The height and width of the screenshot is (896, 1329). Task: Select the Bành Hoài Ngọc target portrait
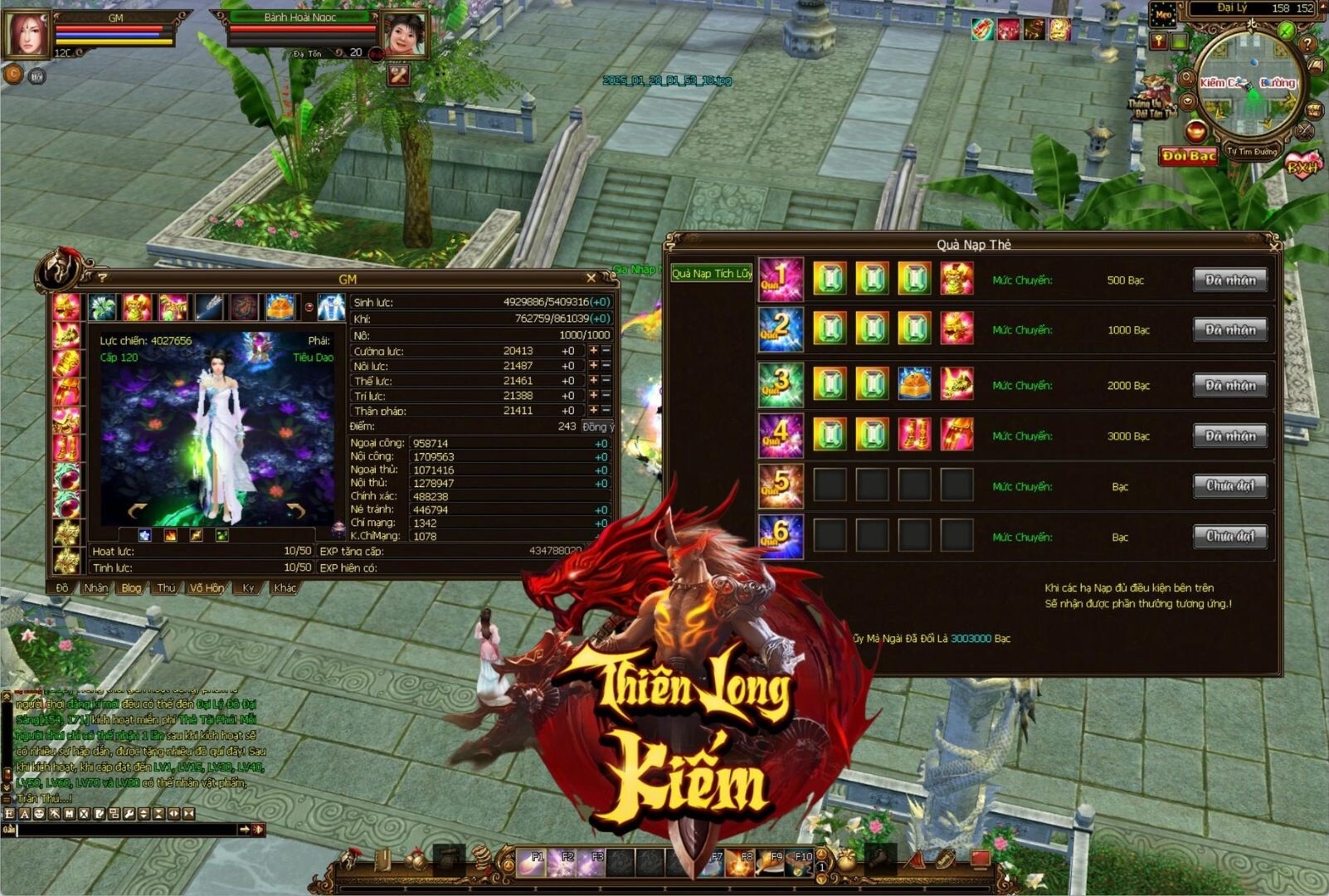coord(405,35)
